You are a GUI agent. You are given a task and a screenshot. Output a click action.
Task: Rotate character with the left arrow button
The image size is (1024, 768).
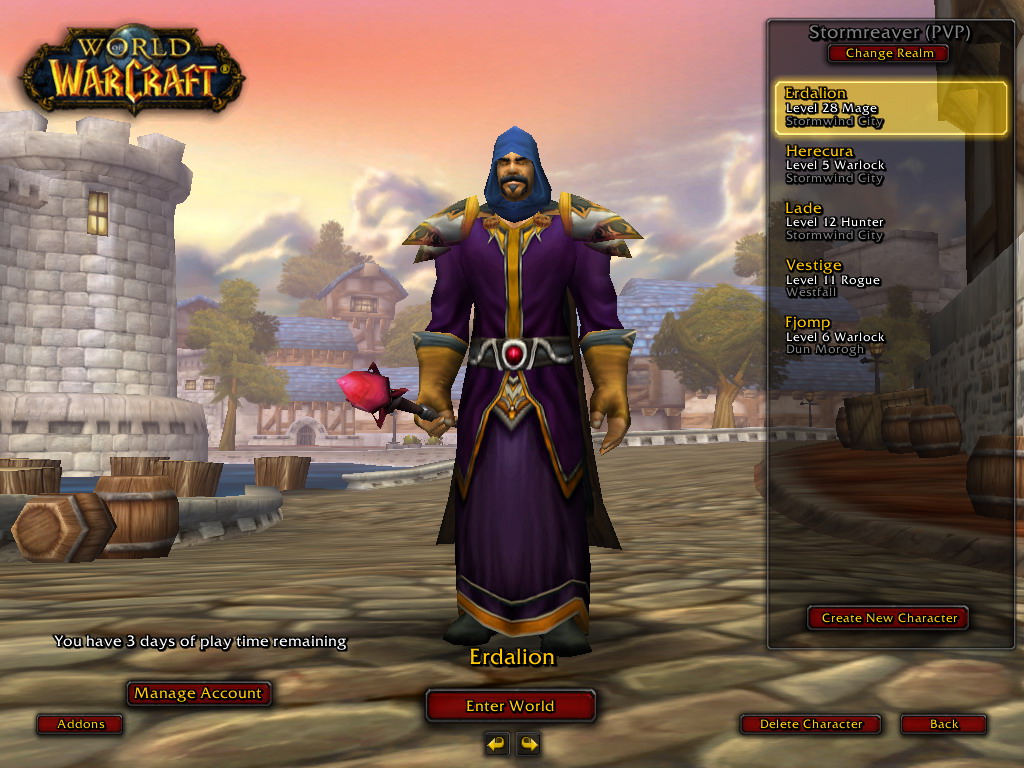[x=497, y=743]
